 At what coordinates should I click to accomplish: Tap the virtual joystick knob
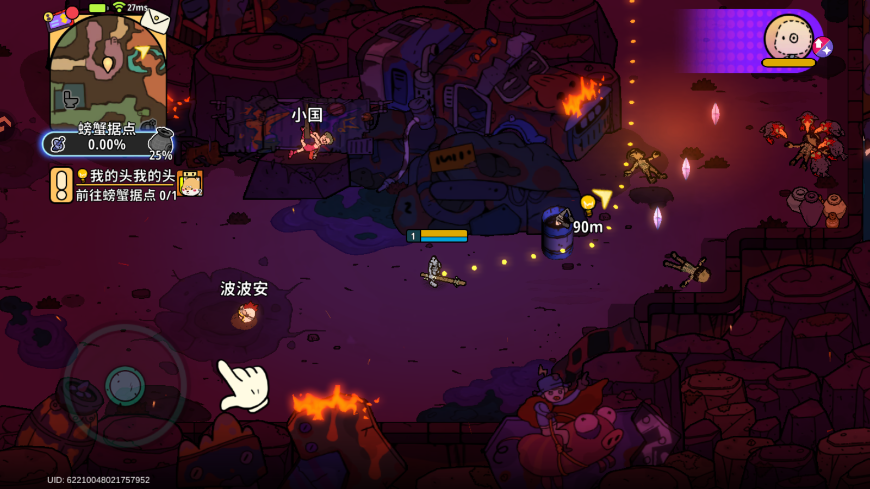(125, 385)
